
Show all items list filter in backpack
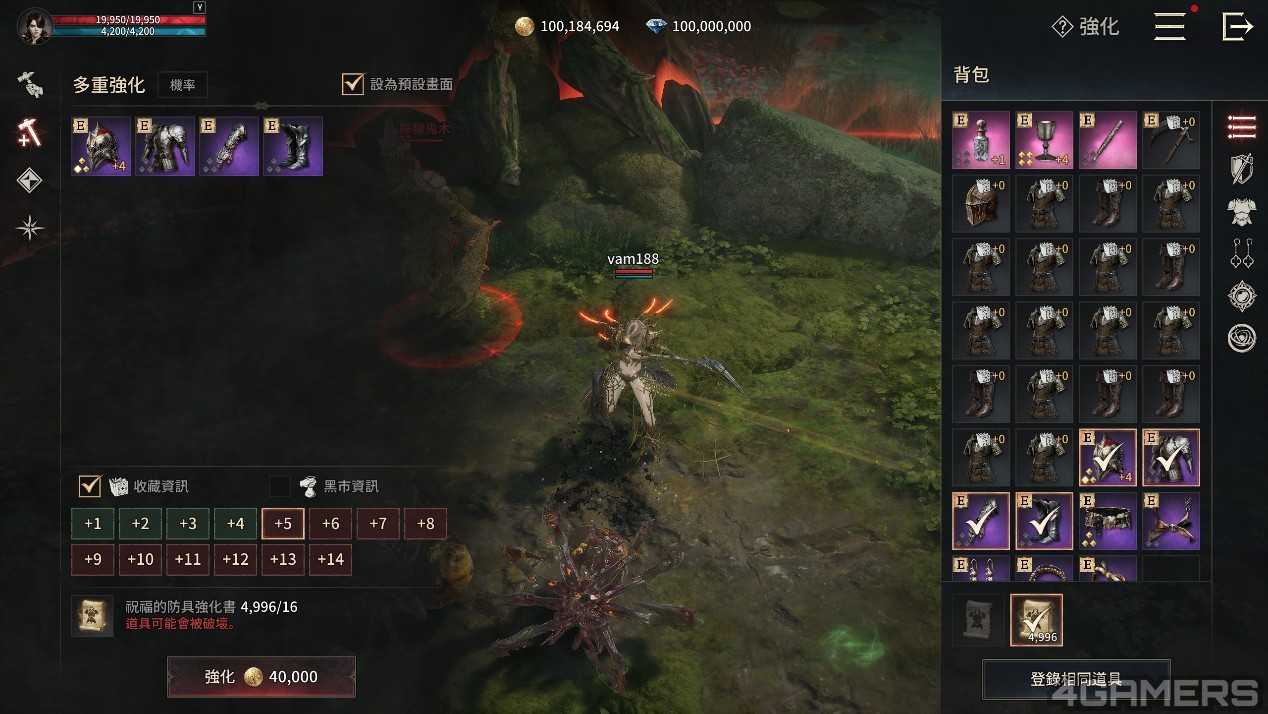1241,127
